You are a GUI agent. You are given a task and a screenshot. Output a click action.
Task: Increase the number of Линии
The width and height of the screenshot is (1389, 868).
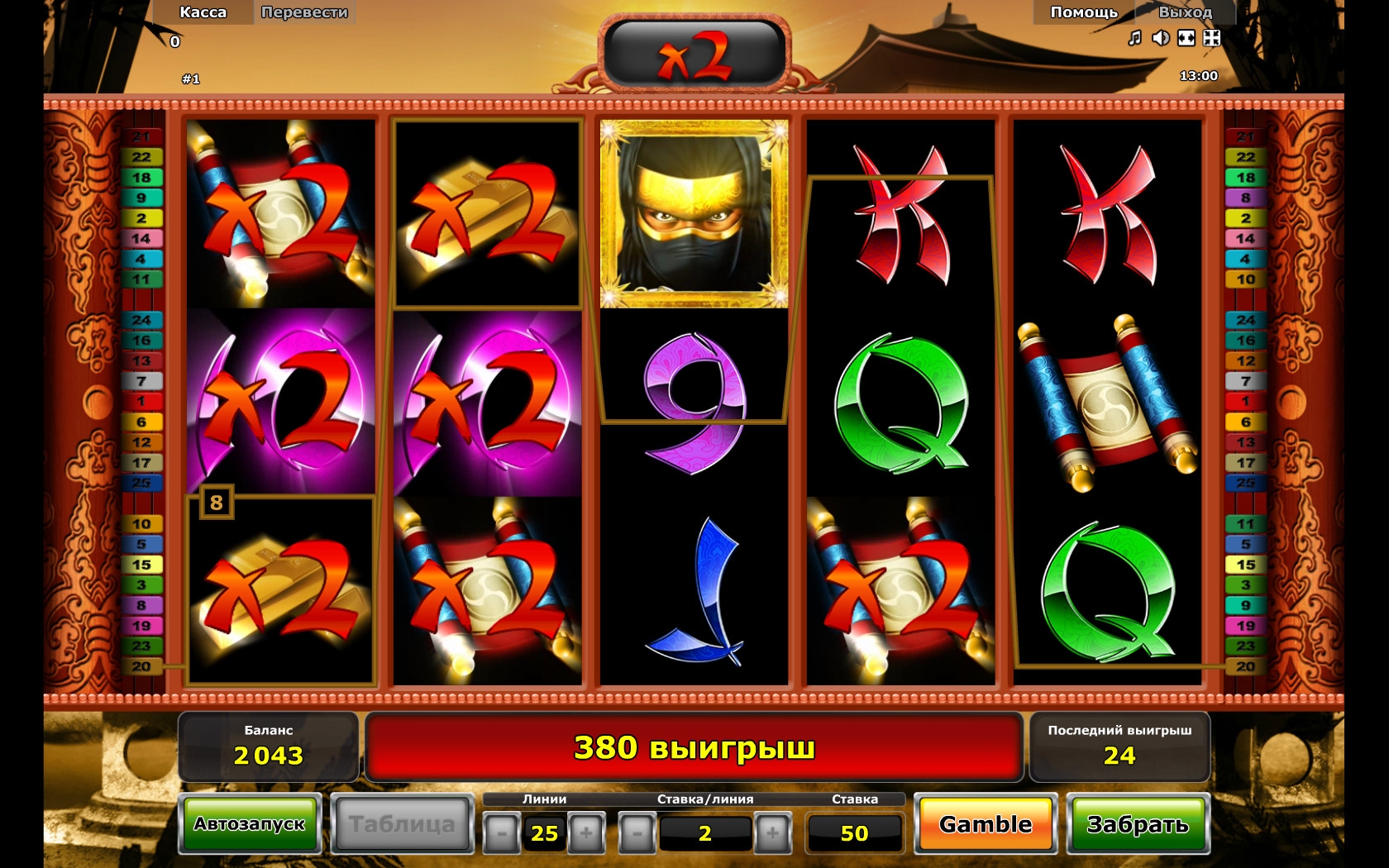point(586,833)
